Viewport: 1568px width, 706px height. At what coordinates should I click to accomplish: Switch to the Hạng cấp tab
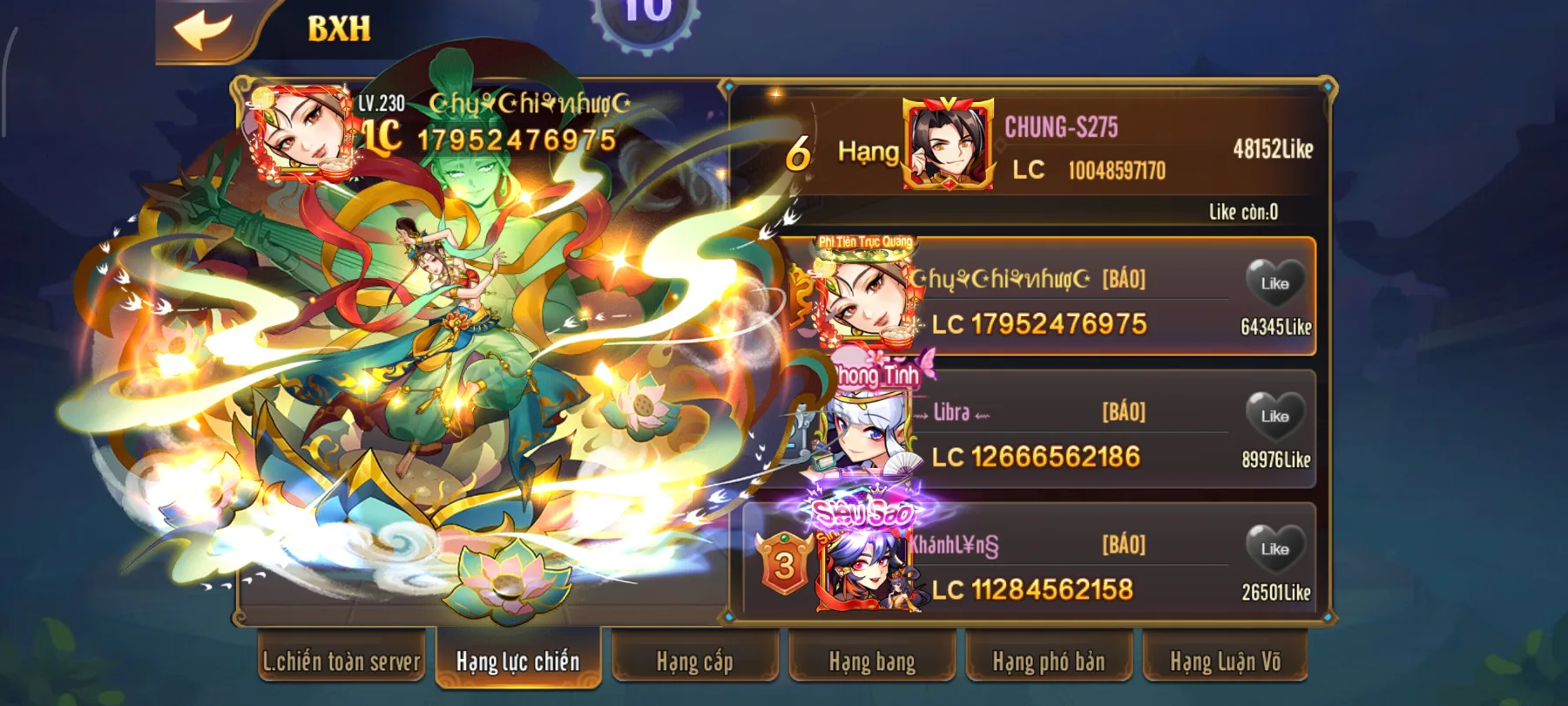(x=694, y=662)
